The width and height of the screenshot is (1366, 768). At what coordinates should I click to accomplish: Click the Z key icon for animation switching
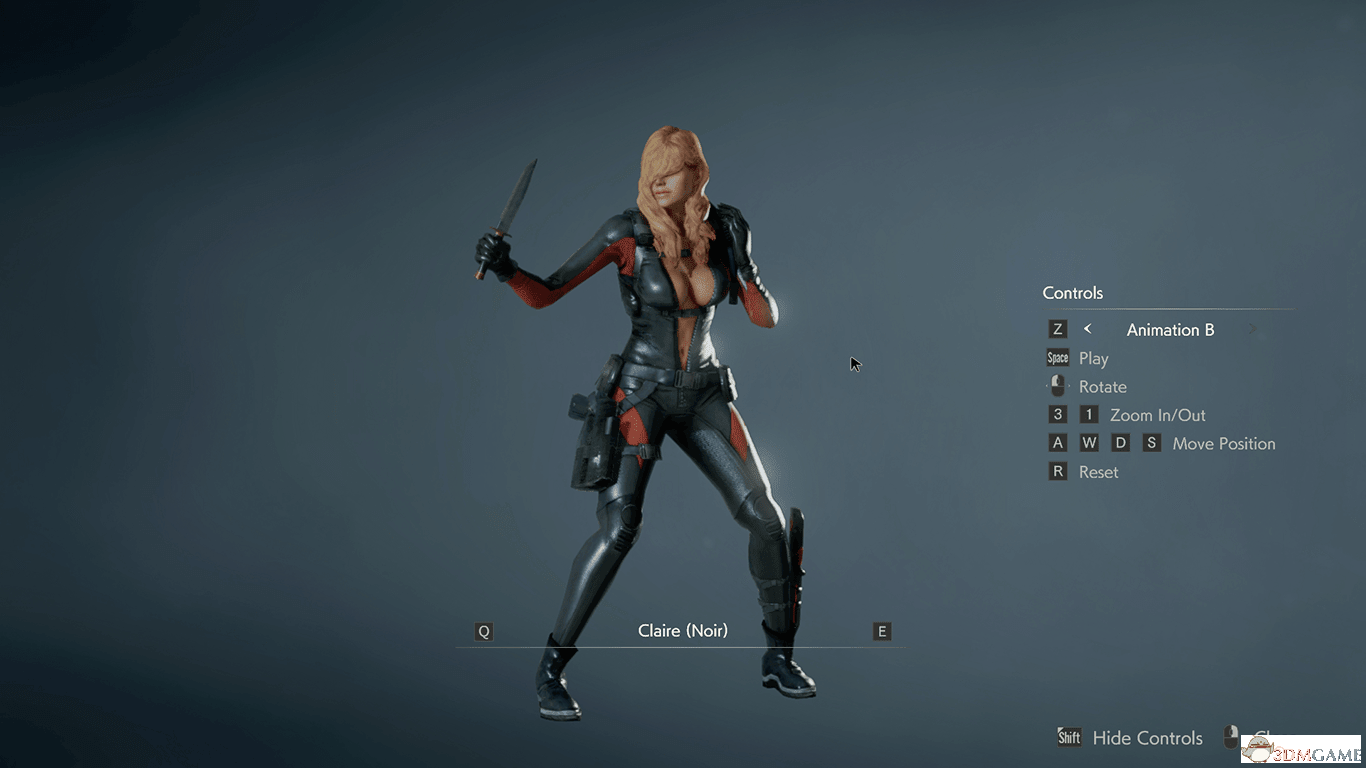tap(1057, 328)
